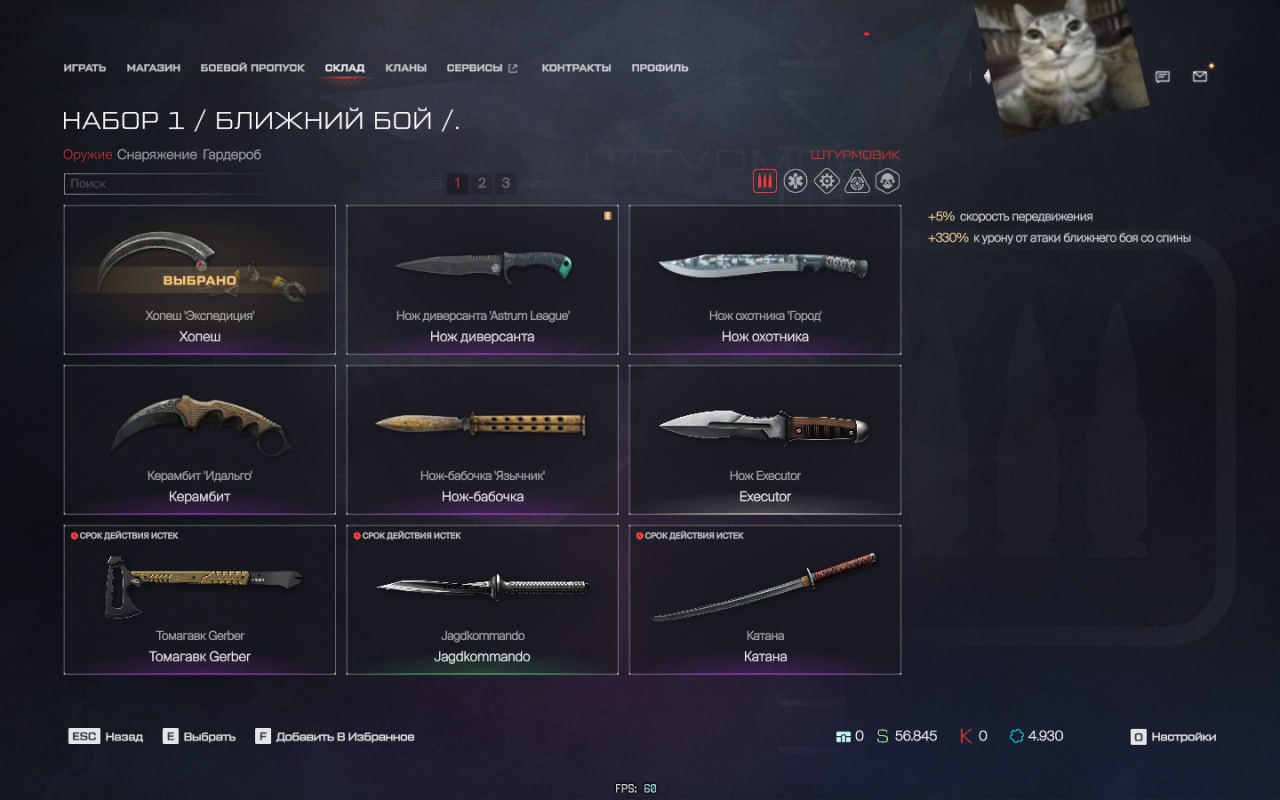Screen dimensions: 1280x800
Task: Open Боевой пропуск battle pass
Action: point(252,68)
